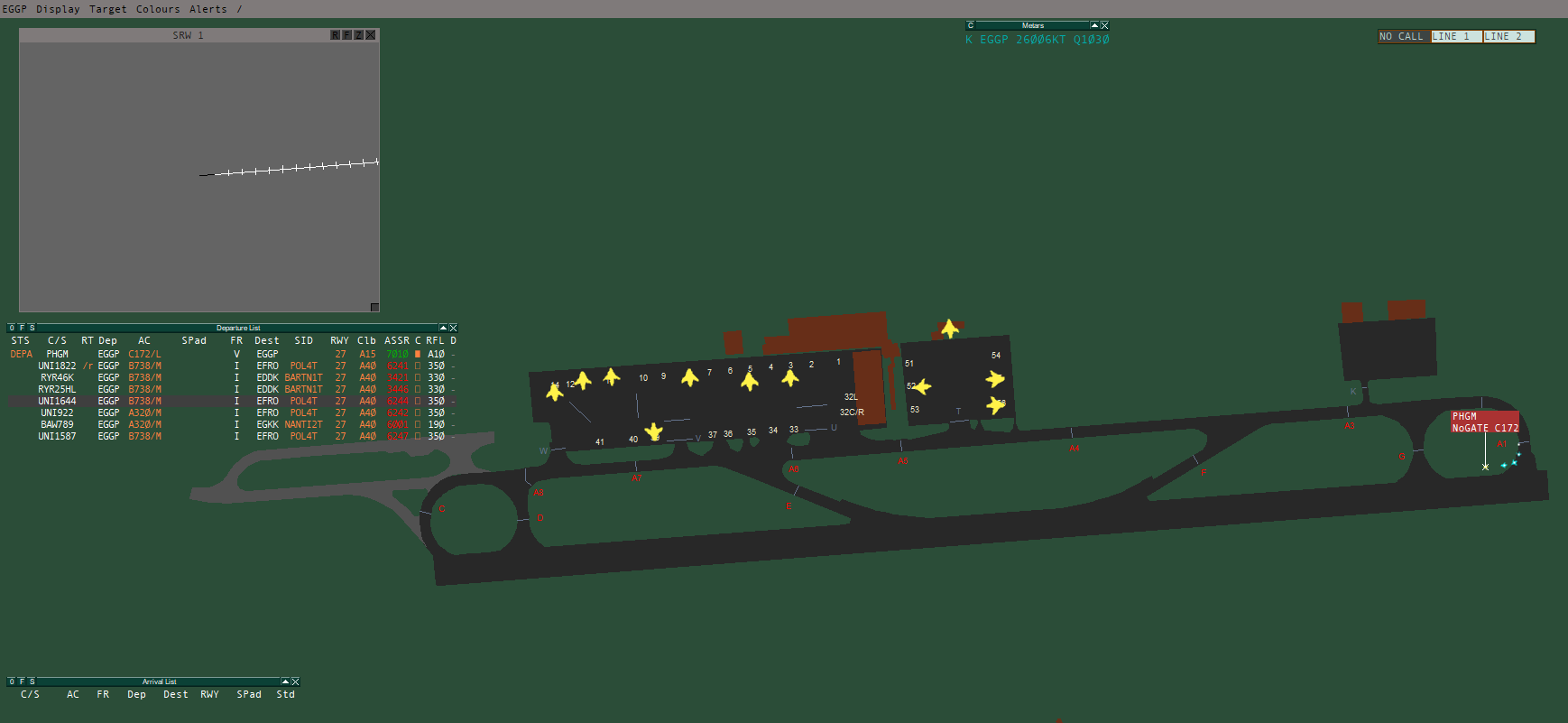Toggle the C squawk checkbox for UNI1822
The image size is (1568, 723).
coord(418,366)
